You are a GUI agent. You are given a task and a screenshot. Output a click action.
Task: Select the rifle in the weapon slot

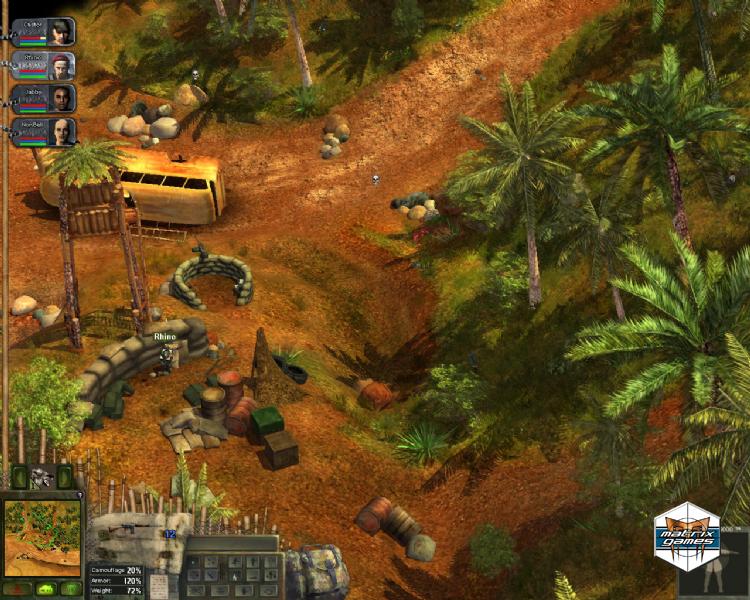pyautogui.click(x=127, y=527)
